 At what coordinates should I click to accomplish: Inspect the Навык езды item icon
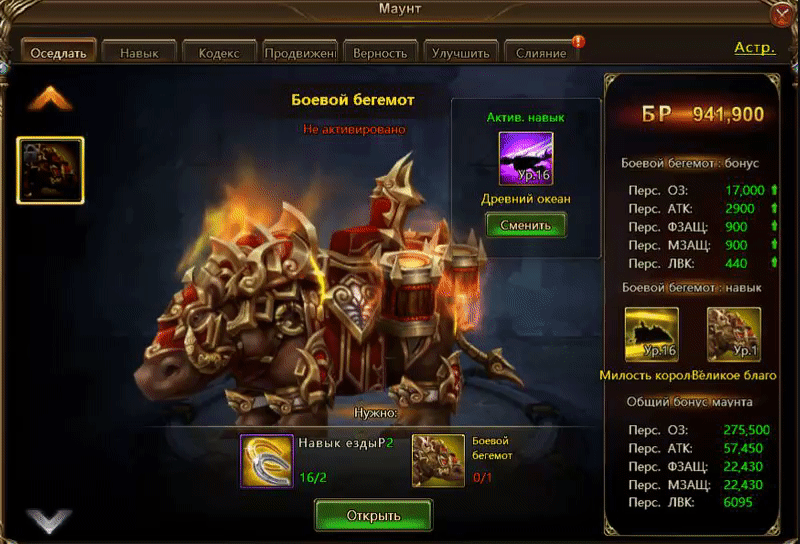coord(266,461)
